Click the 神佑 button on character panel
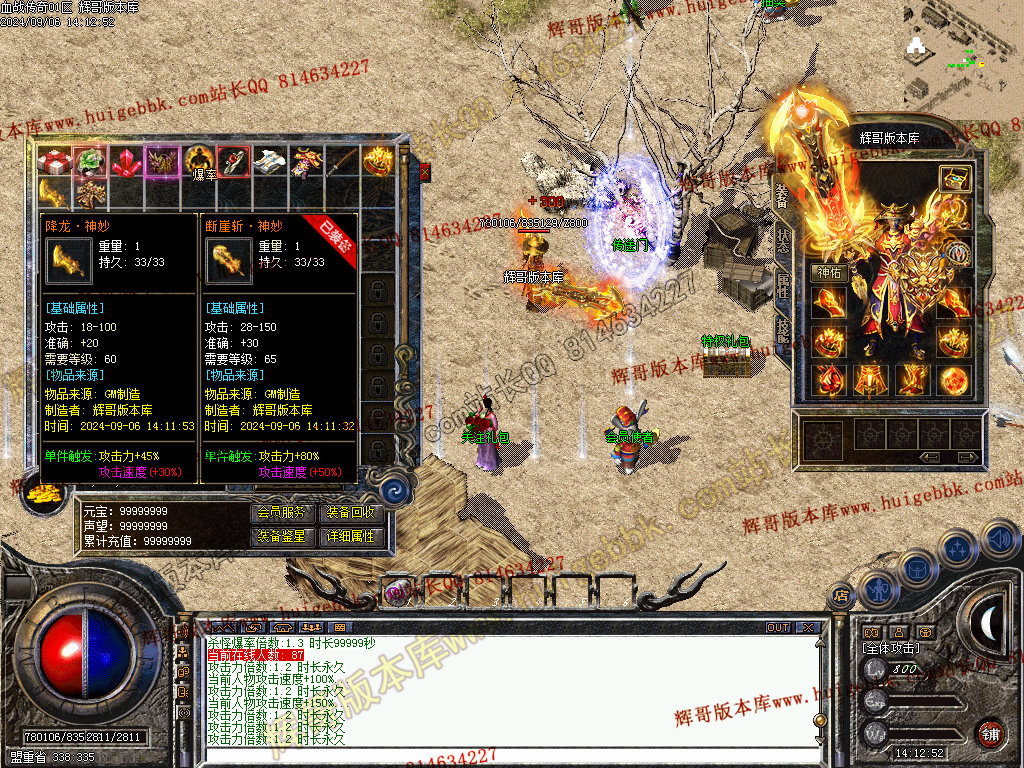 (x=831, y=272)
